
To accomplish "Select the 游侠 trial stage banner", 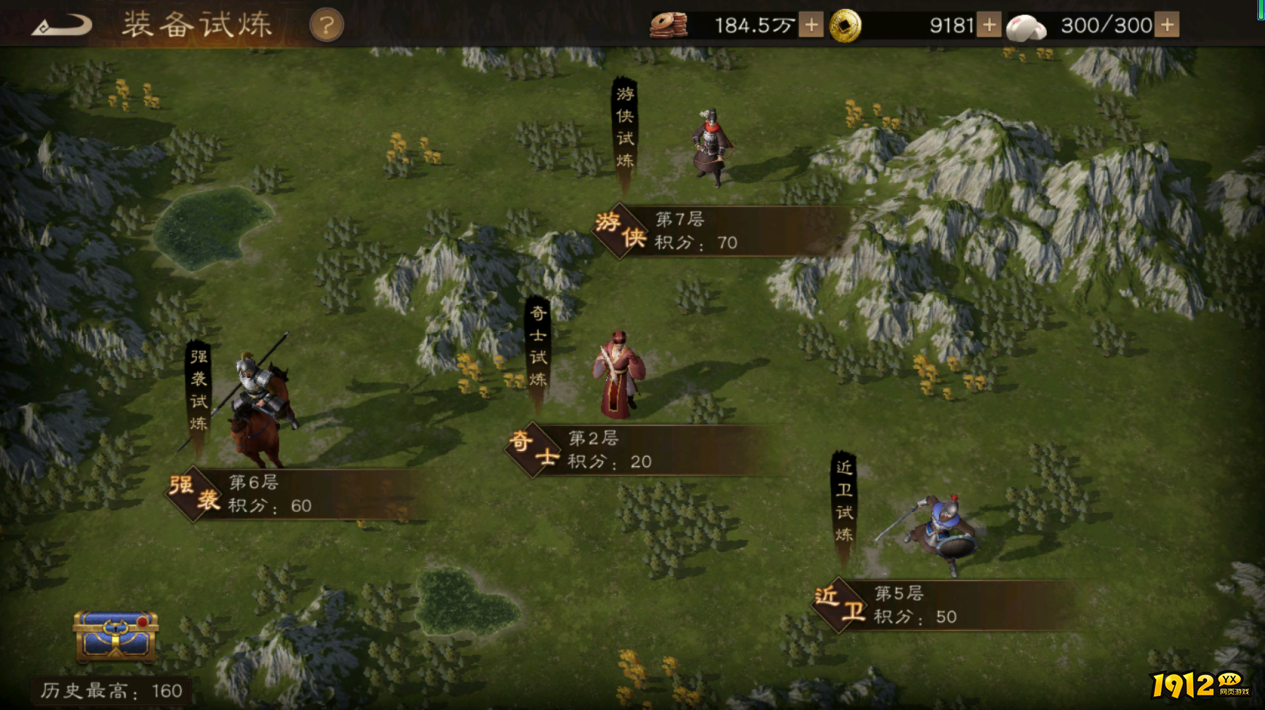I will (700, 231).
